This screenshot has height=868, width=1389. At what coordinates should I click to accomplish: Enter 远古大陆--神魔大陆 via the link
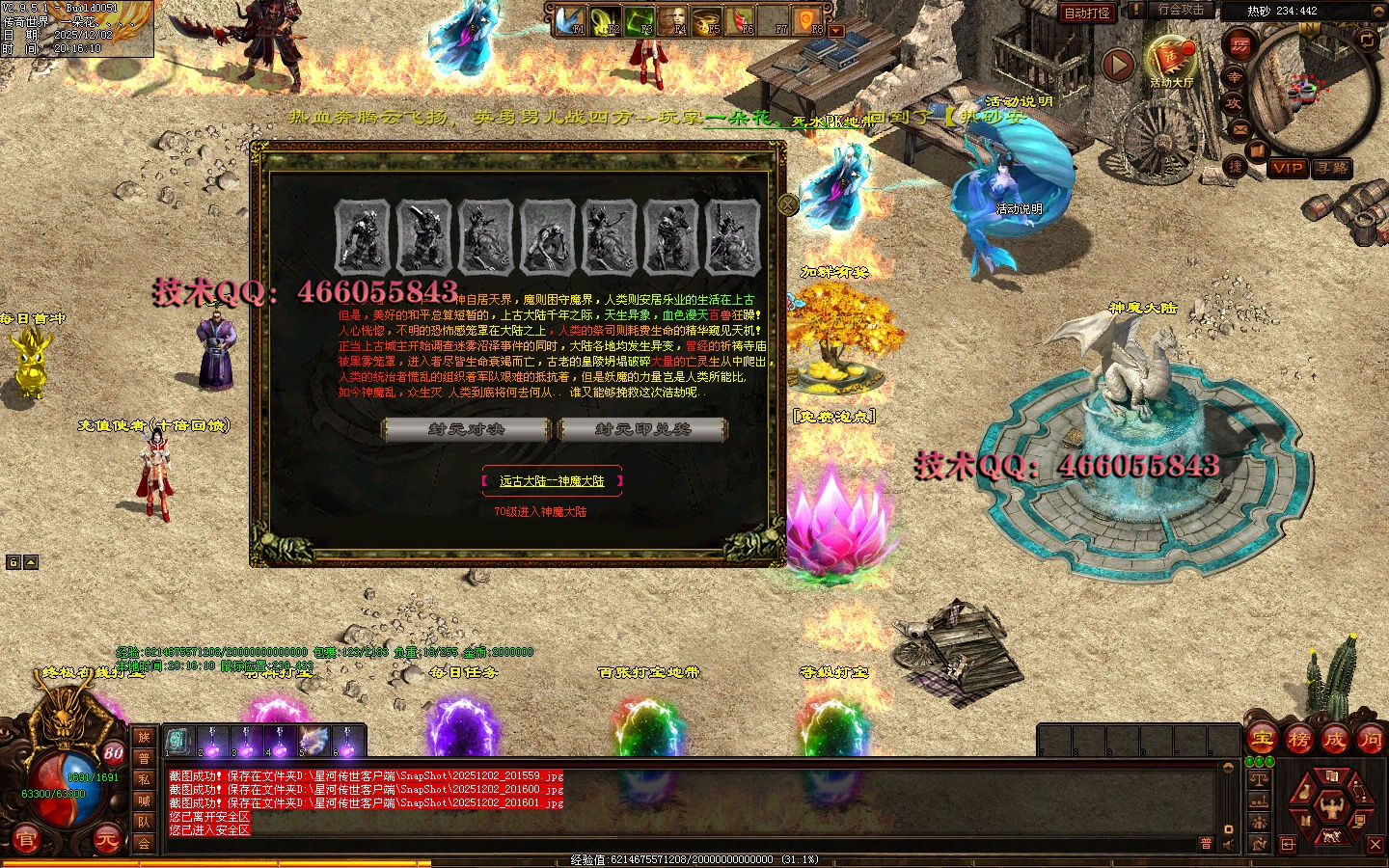552,480
